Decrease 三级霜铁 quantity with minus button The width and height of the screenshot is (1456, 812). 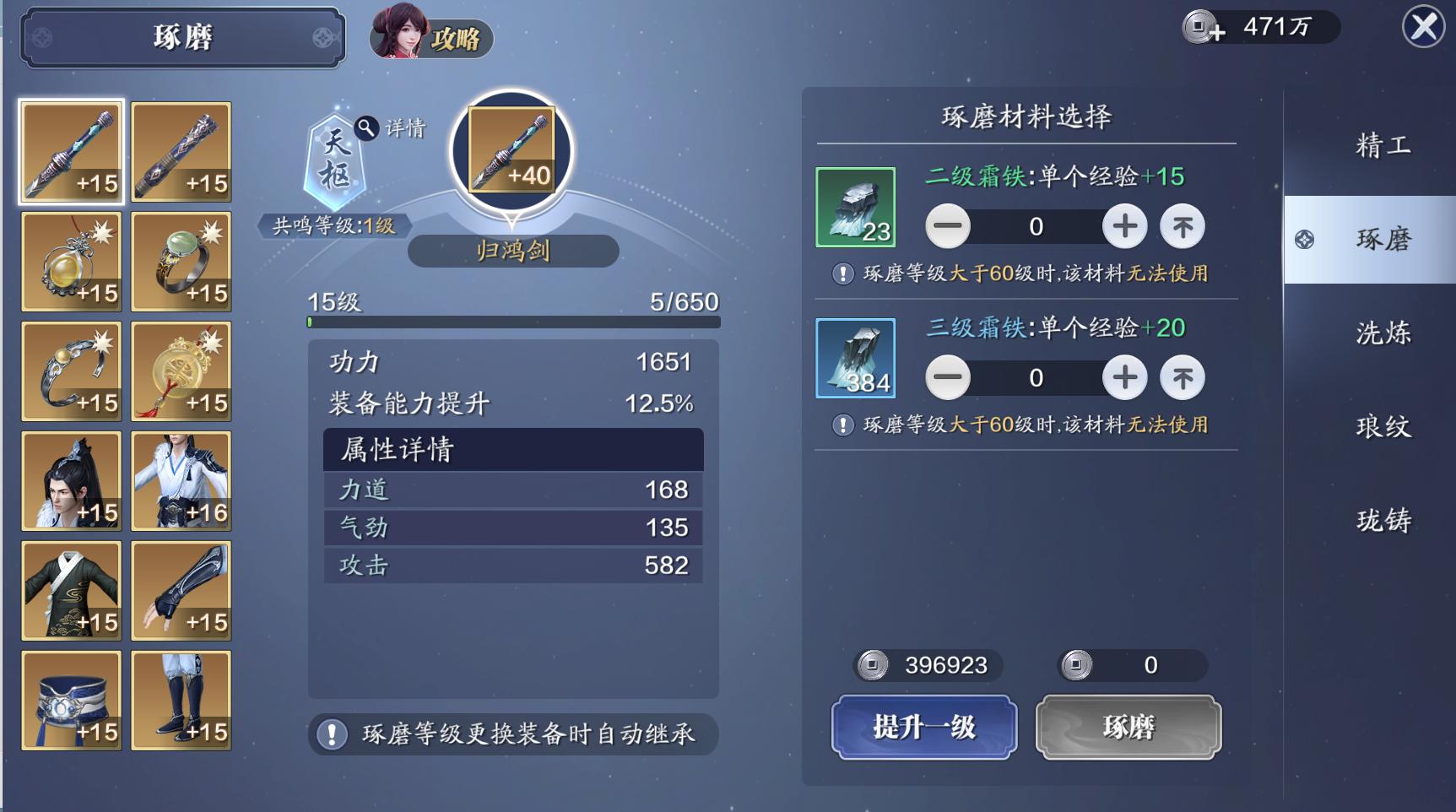947,377
